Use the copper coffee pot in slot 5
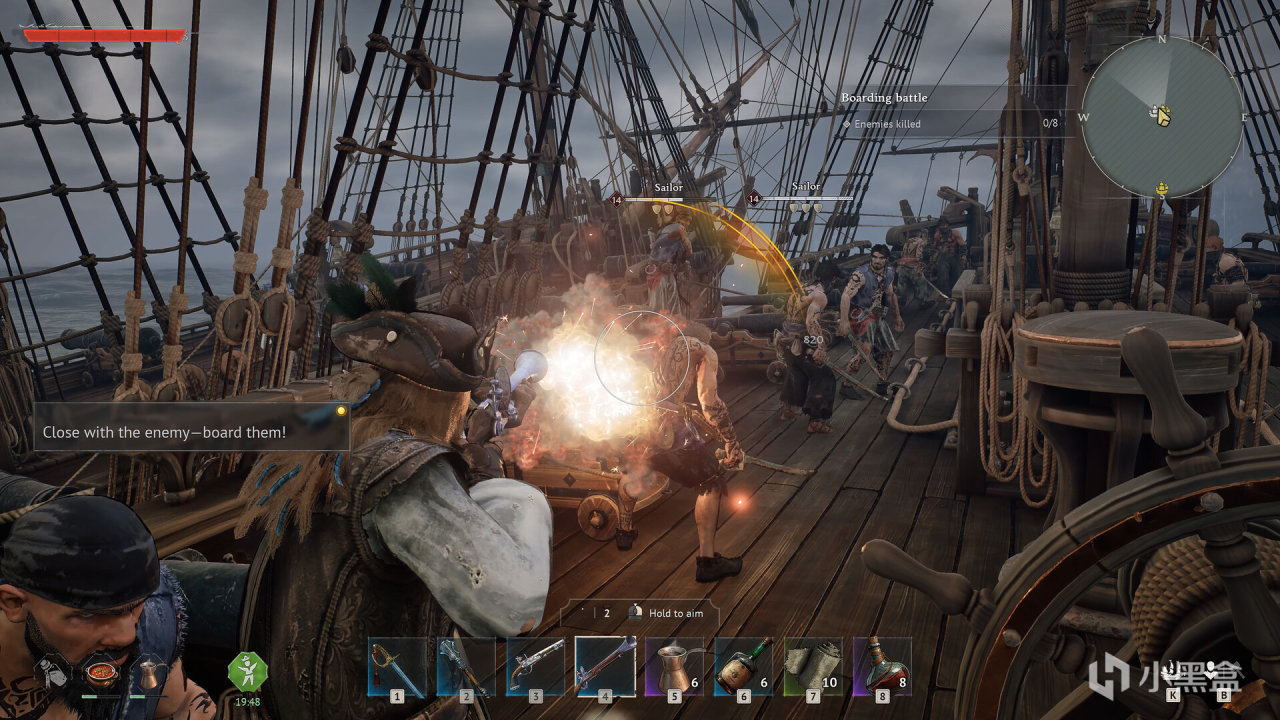Screen dimensions: 1280x720 click(x=674, y=665)
